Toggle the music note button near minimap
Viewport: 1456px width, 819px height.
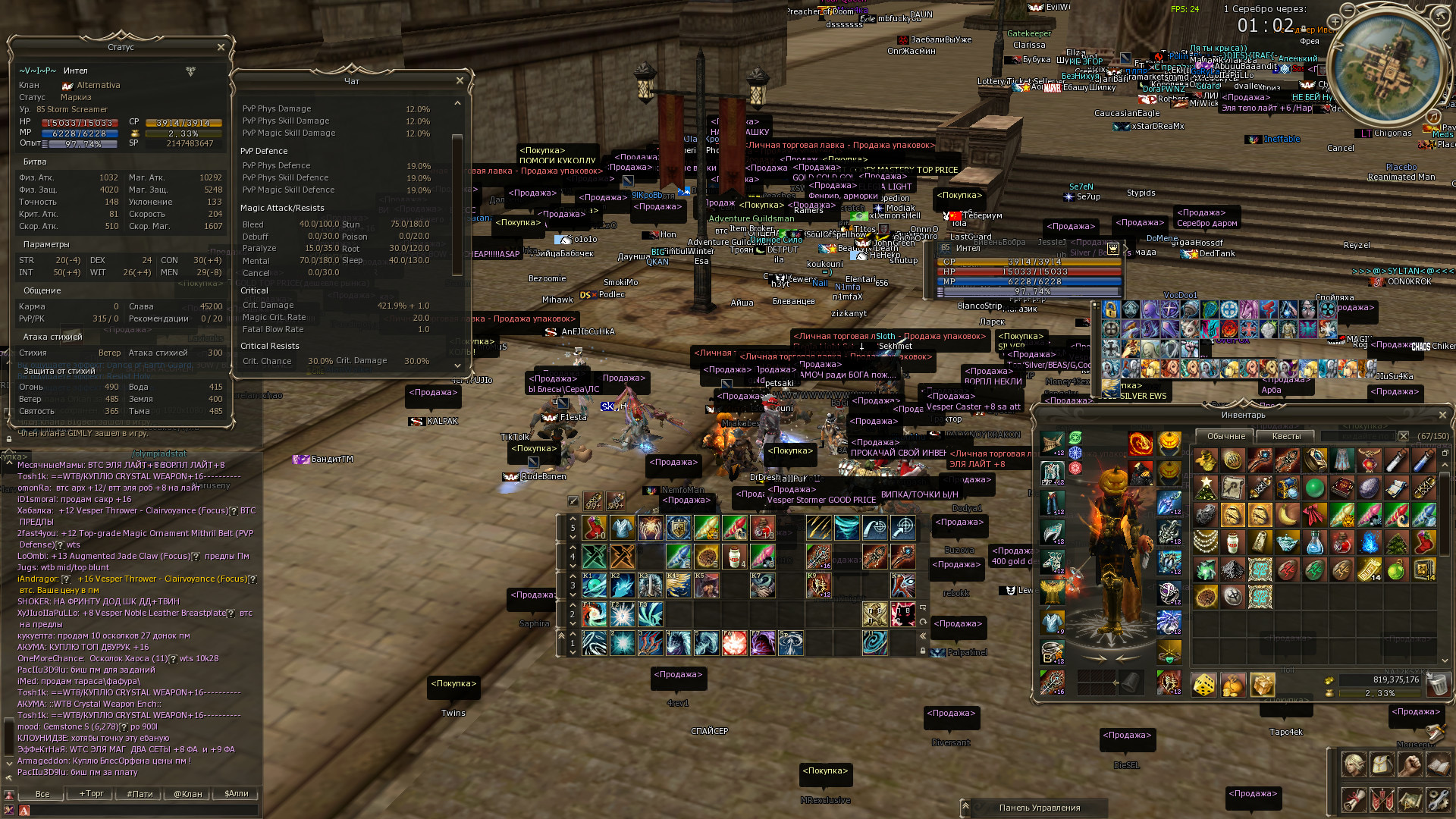(x=1433, y=117)
